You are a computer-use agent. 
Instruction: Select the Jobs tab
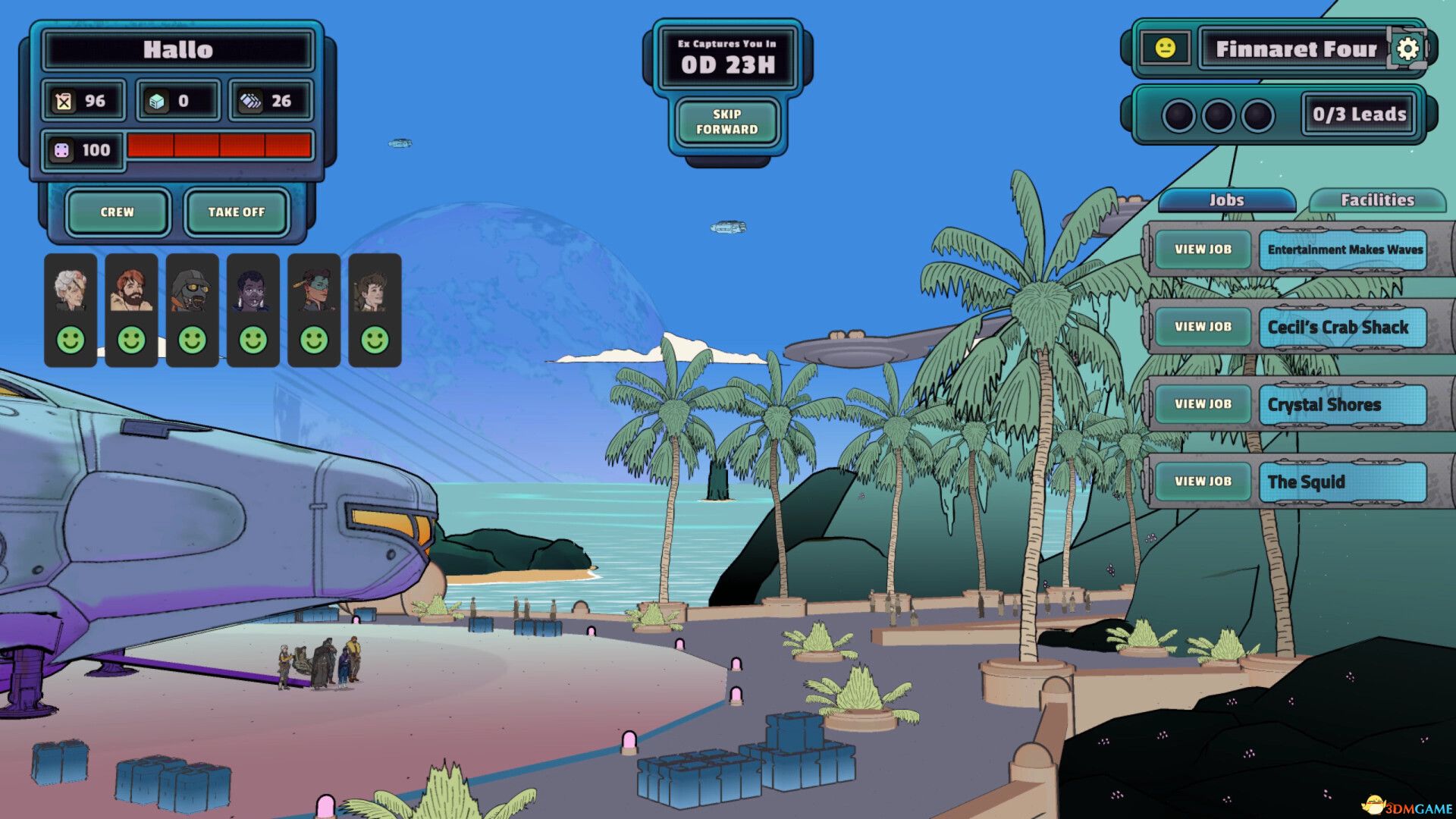point(1226,200)
